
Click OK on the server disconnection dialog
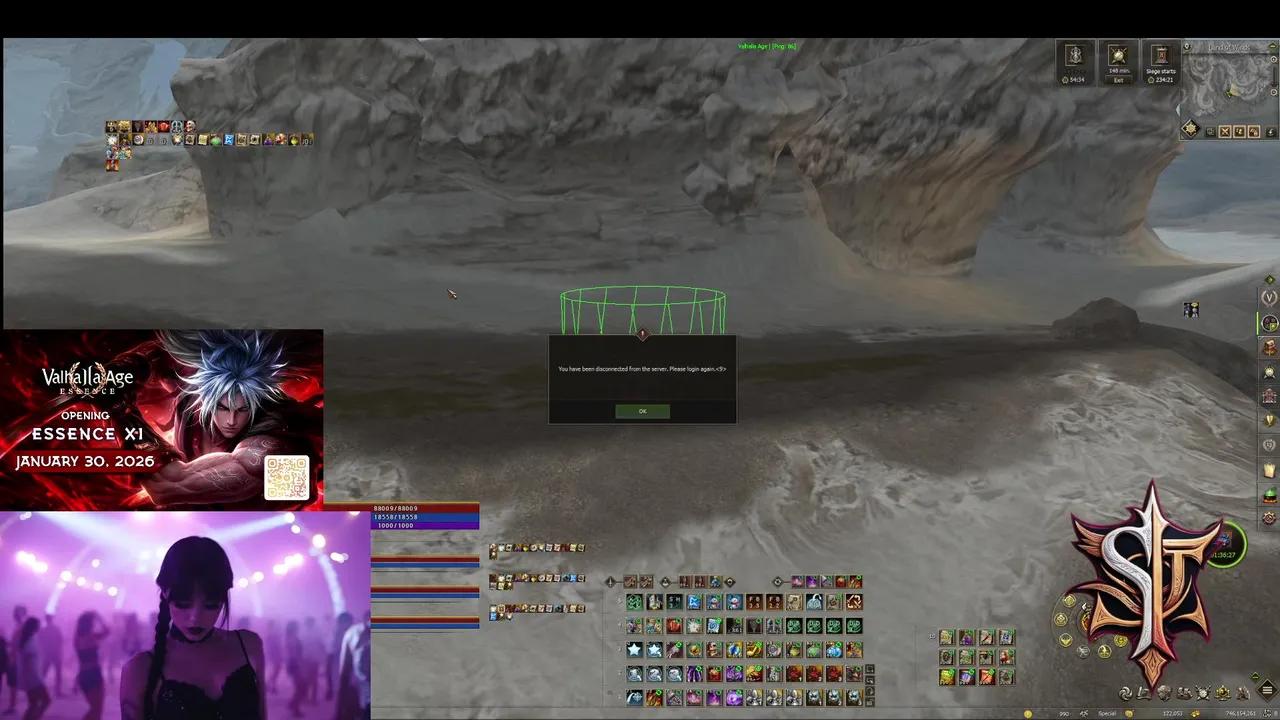(x=642, y=411)
